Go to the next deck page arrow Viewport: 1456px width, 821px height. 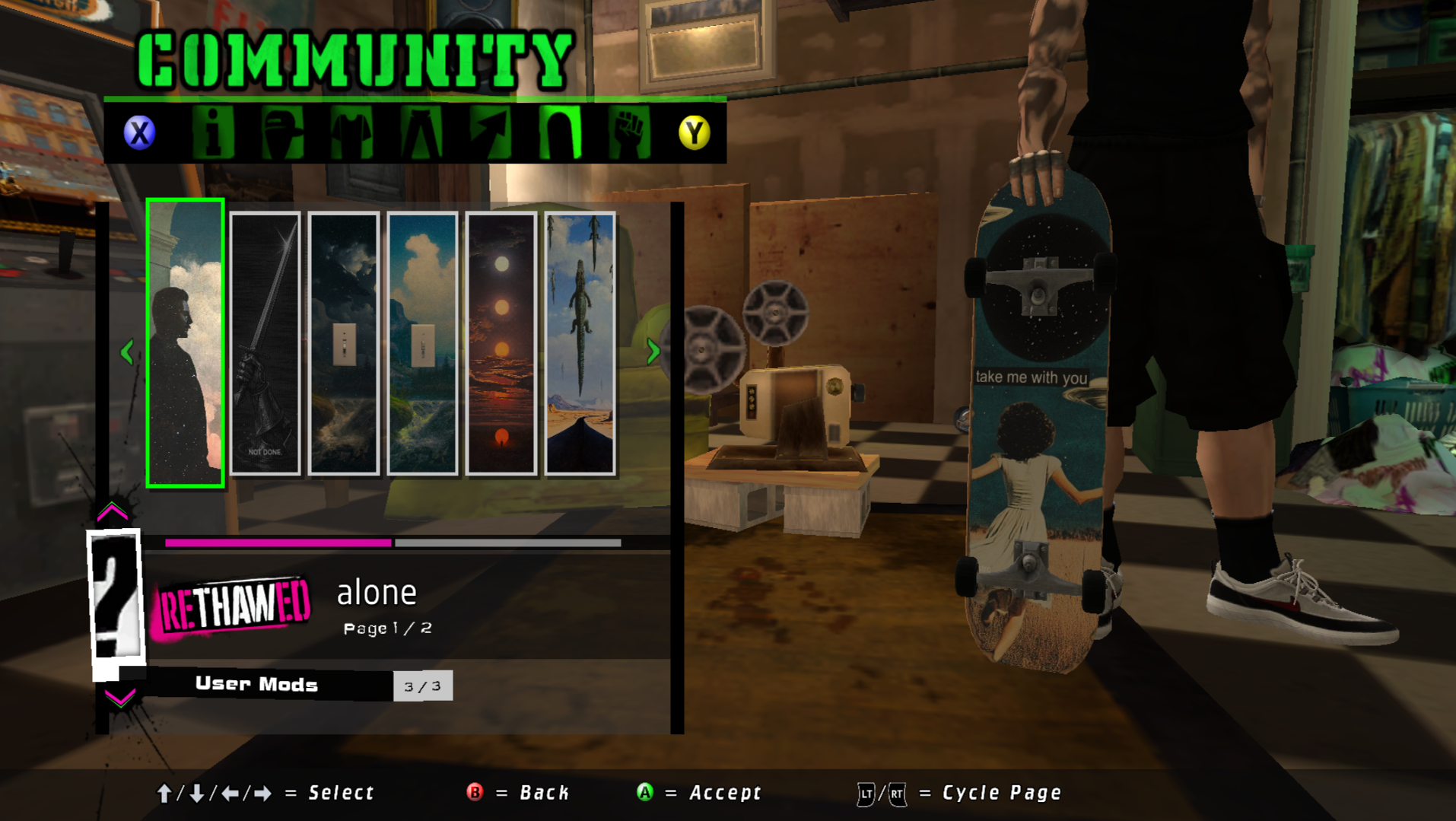click(x=653, y=352)
